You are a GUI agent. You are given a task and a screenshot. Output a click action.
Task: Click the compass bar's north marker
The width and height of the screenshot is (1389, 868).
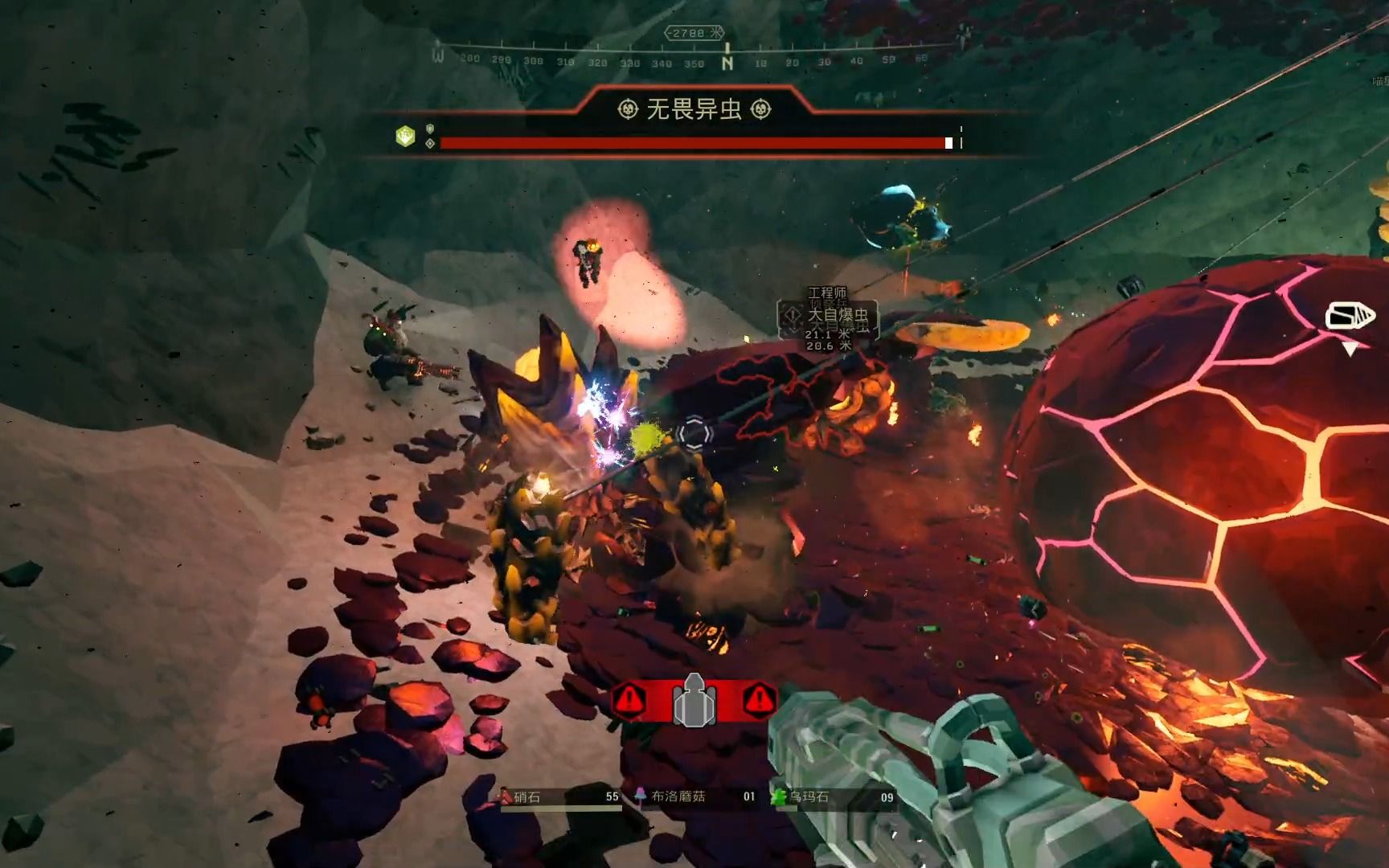[x=727, y=62]
